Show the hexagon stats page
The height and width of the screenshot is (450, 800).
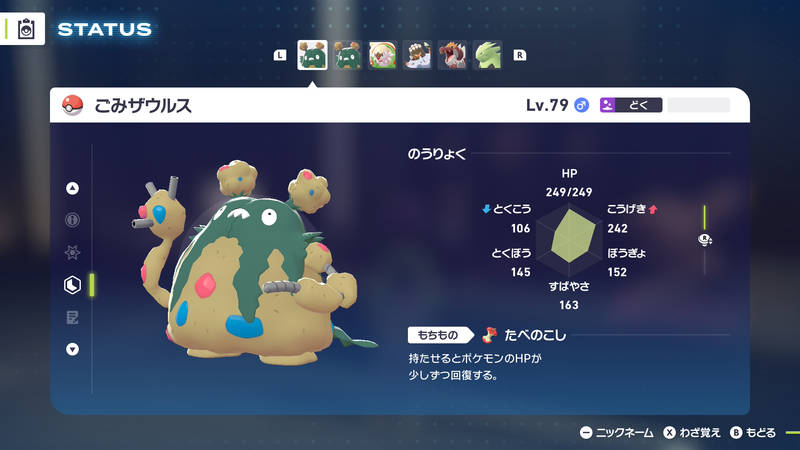(x=72, y=285)
